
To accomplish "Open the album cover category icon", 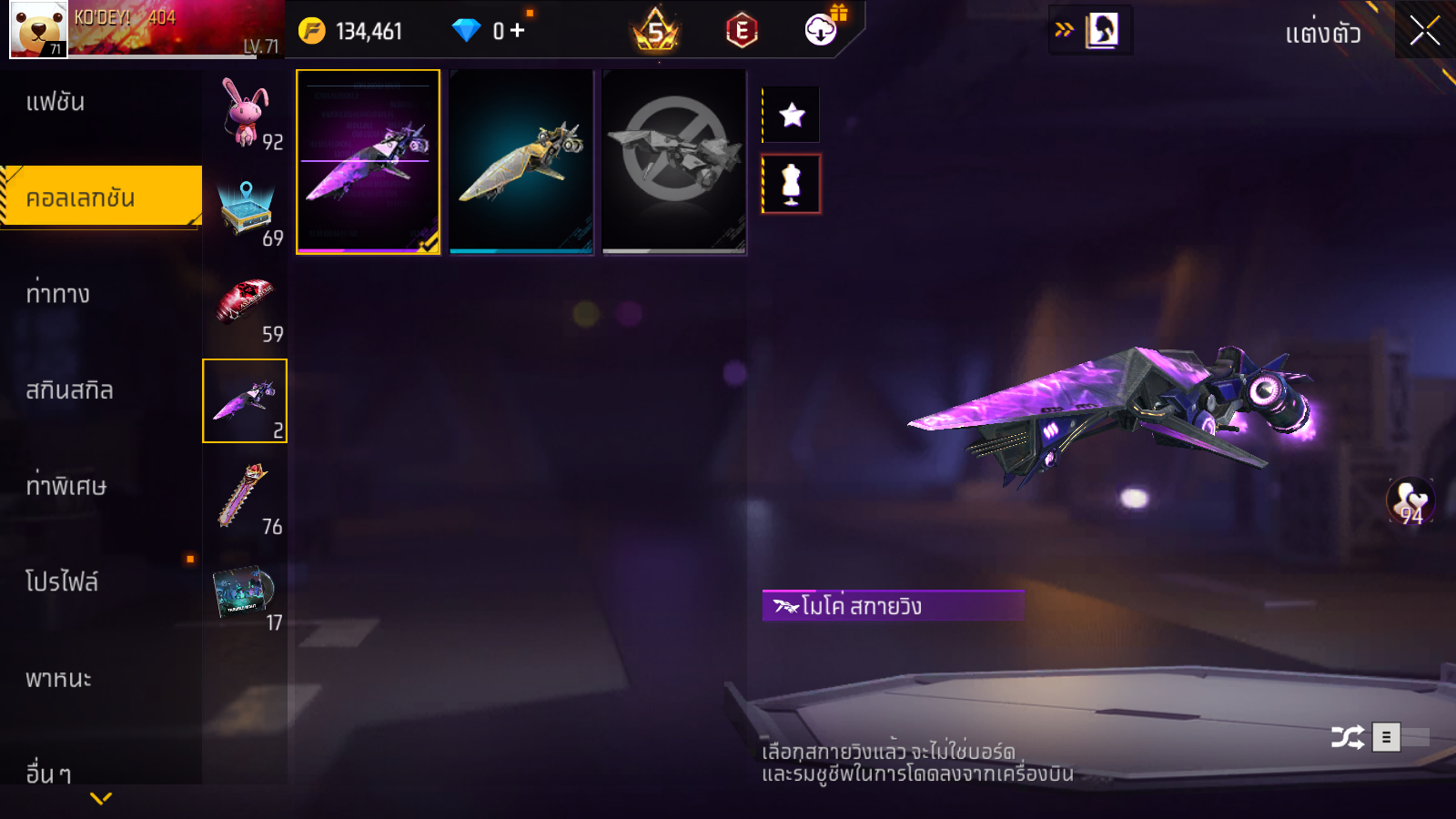I will (245, 593).
